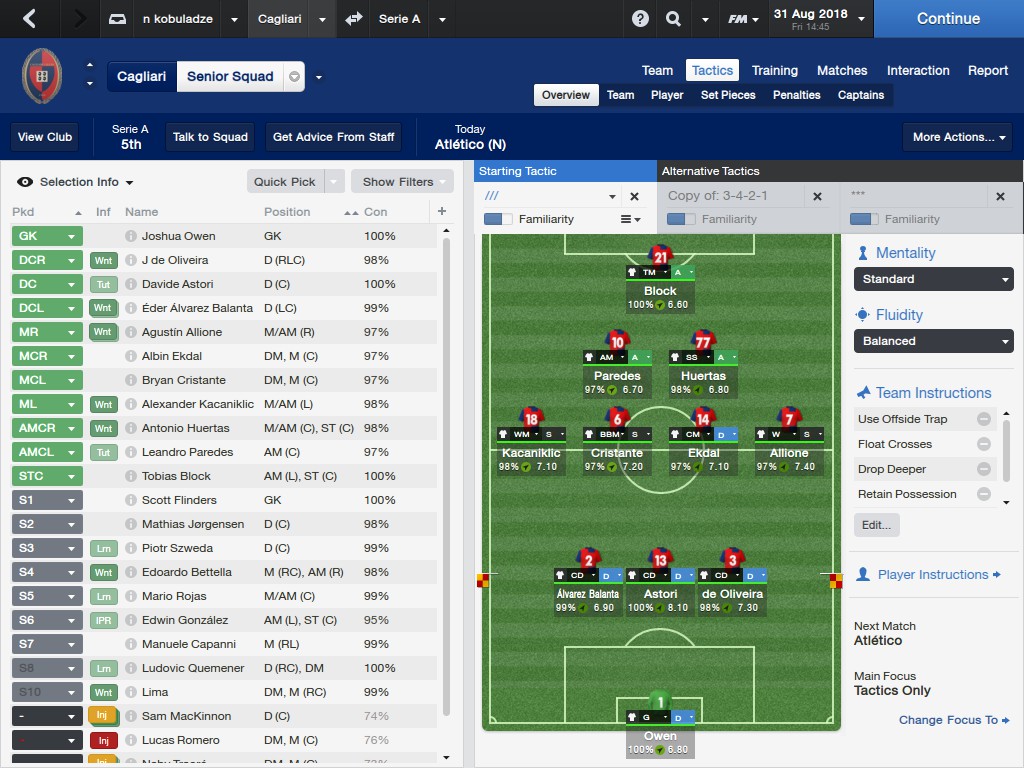Image resolution: width=1024 pixels, height=768 pixels.
Task: Go back with the back arrow
Action: [29, 19]
